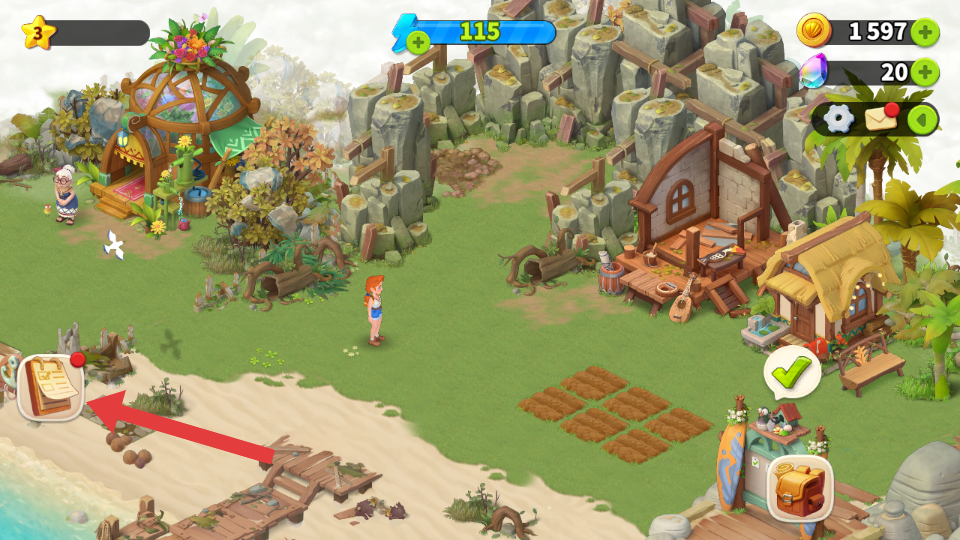The height and width of the screenshot is (540, 960).
Task: Open the mail envelope inbox
Action: coord(881,119)
